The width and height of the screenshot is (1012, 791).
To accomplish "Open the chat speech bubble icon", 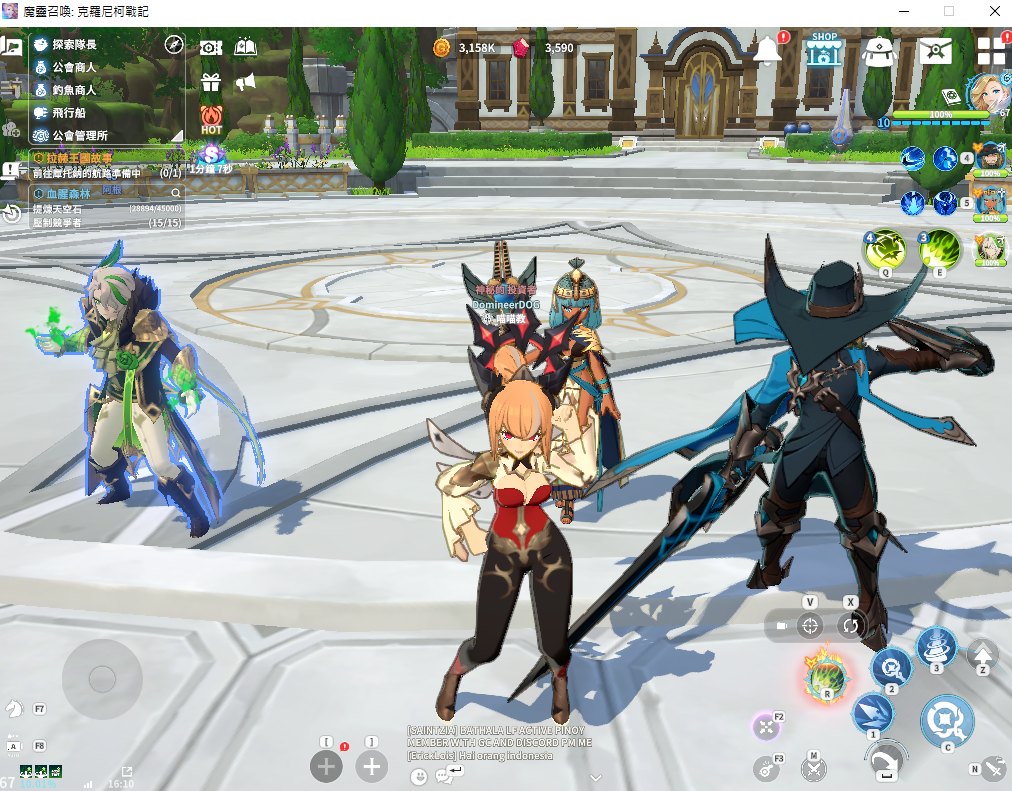I will (445, 775).
